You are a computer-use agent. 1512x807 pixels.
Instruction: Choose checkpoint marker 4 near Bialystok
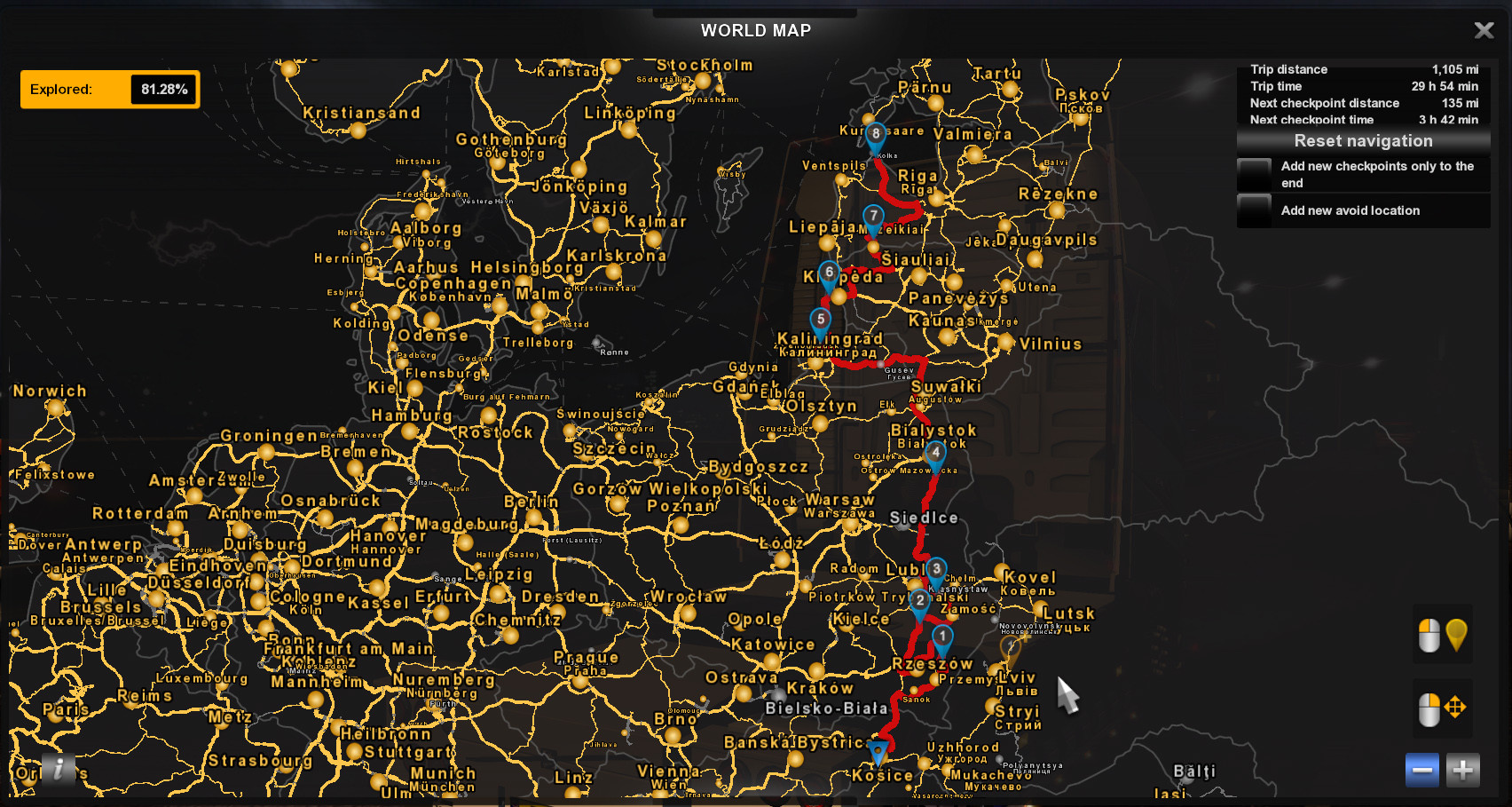[935, 453]
